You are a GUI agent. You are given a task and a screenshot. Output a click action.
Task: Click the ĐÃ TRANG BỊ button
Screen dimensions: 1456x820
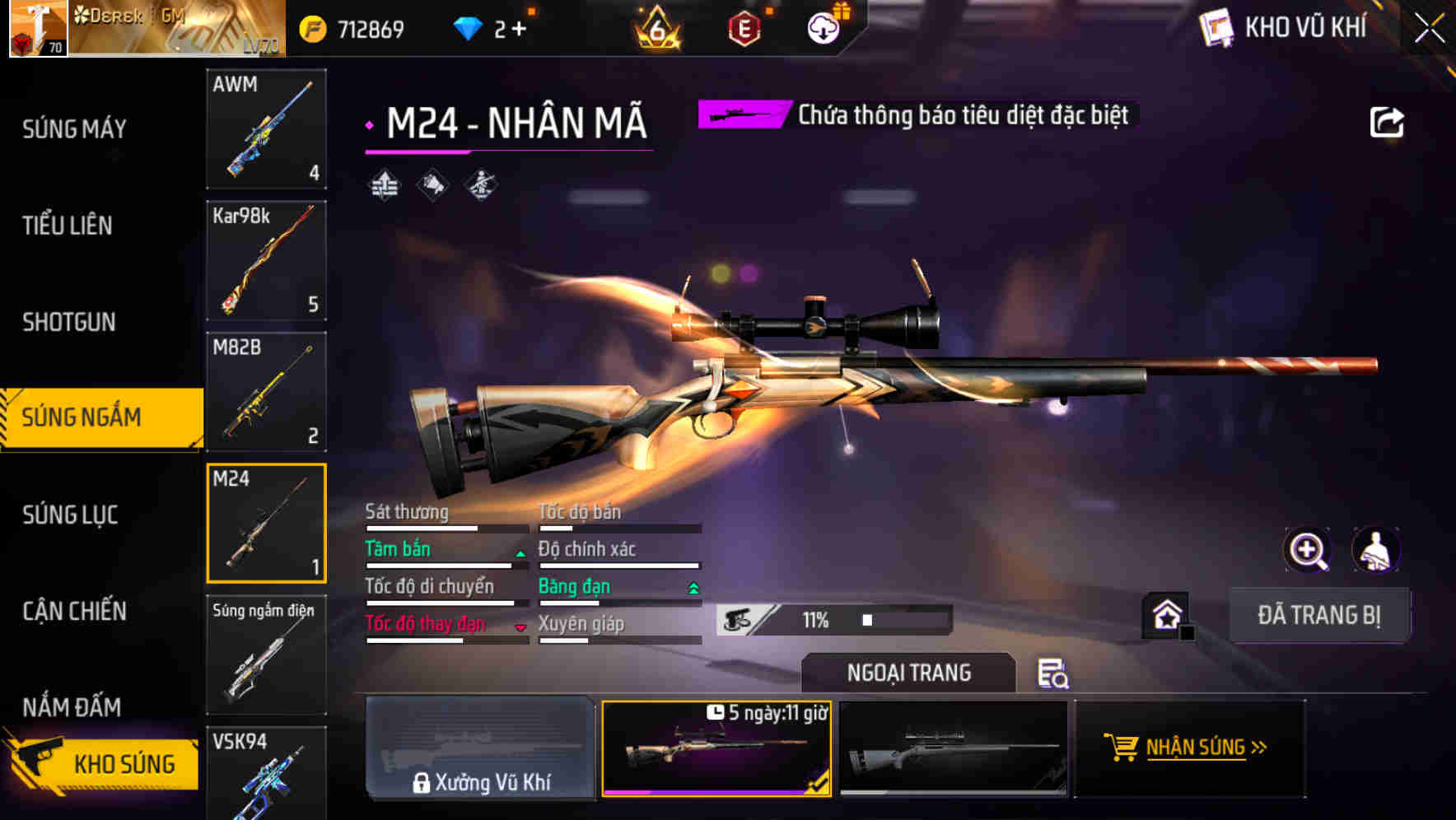click(x=1319, y=614)
